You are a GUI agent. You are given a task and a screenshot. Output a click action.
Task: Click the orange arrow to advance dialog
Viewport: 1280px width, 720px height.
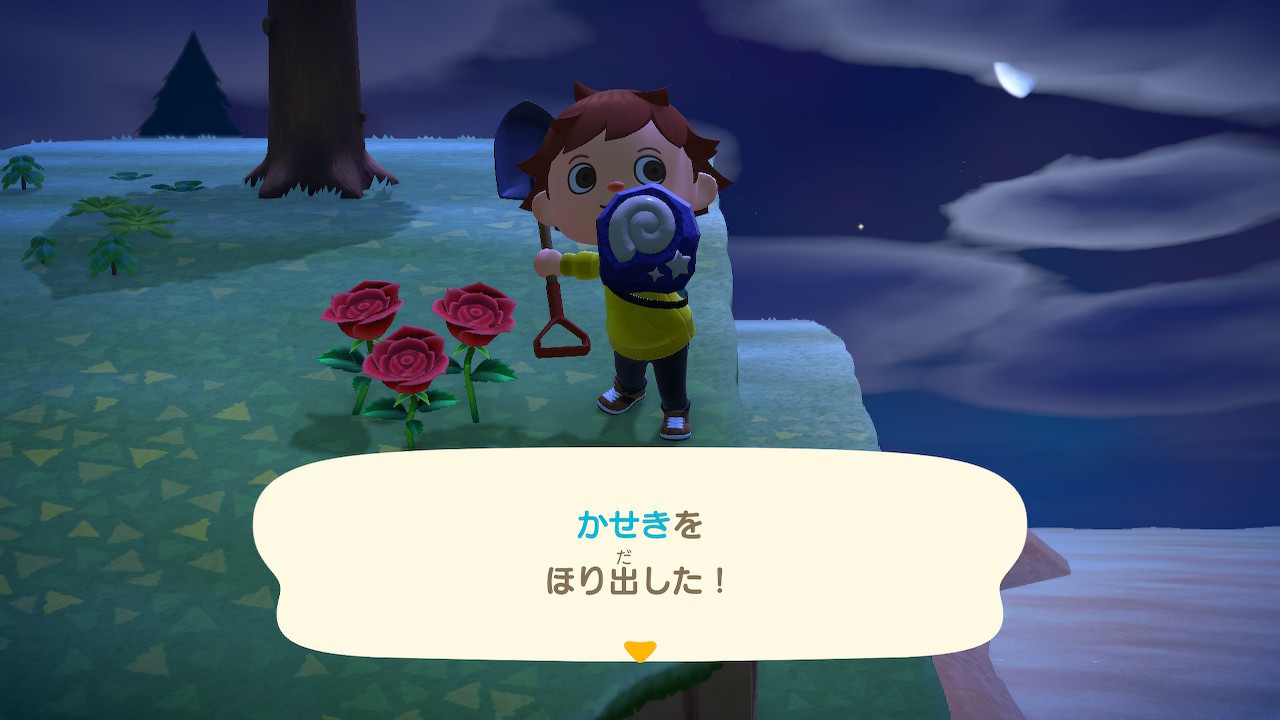tap(640, 649)
